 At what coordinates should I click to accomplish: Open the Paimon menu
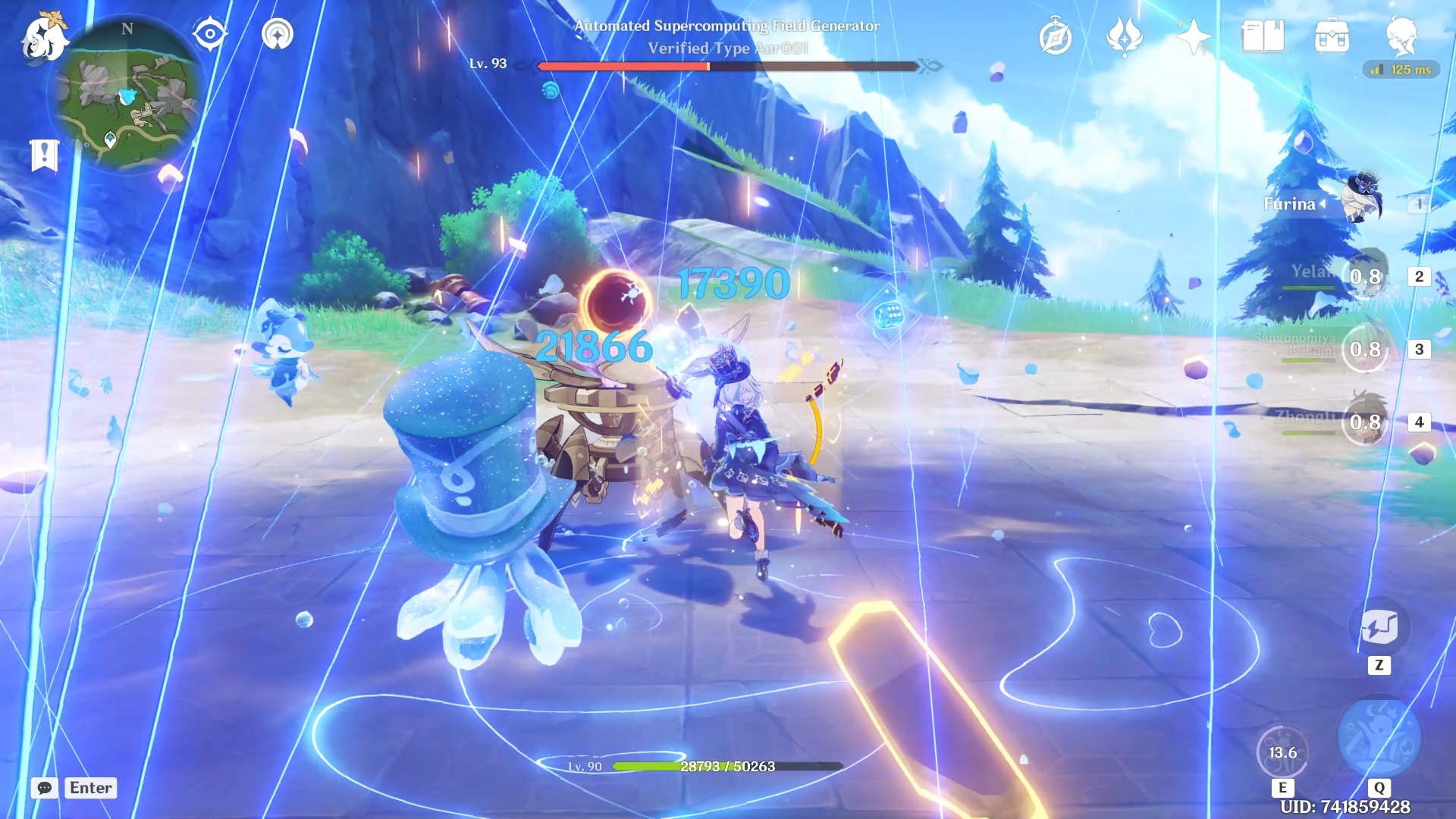click(x=44, y=38)
